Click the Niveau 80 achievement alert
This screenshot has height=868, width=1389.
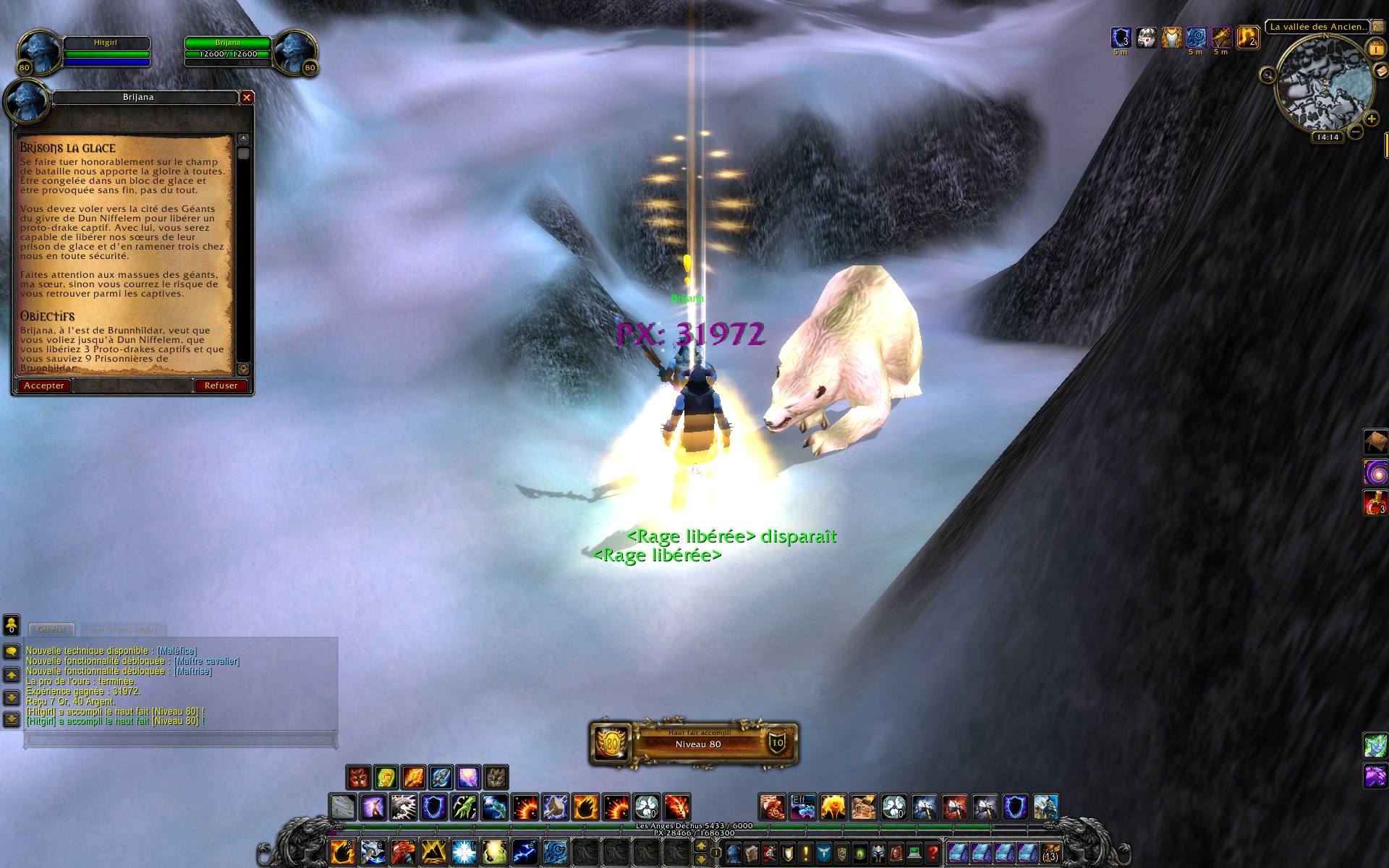tap(694, 743)
